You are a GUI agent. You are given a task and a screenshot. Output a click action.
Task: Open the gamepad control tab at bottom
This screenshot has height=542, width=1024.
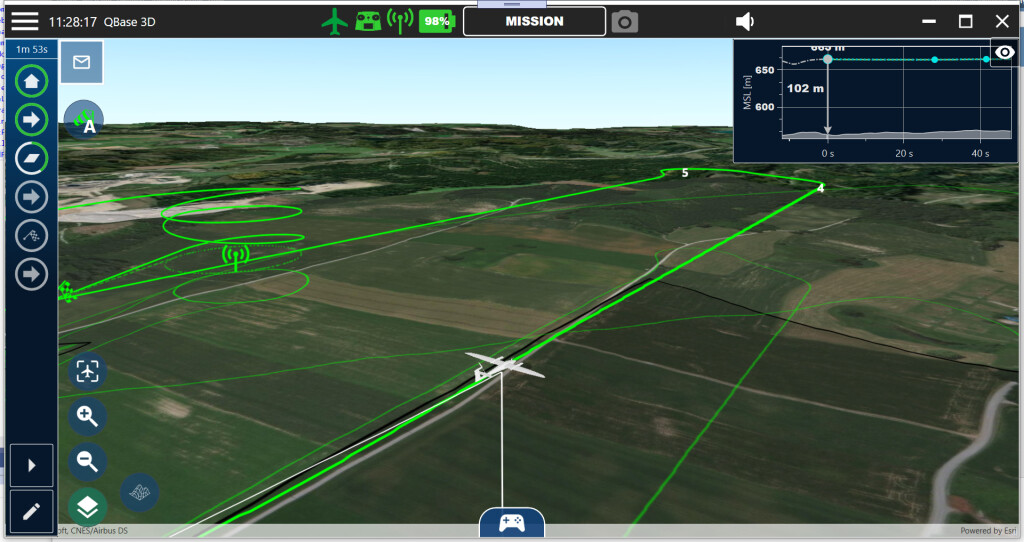coord(512,522)
